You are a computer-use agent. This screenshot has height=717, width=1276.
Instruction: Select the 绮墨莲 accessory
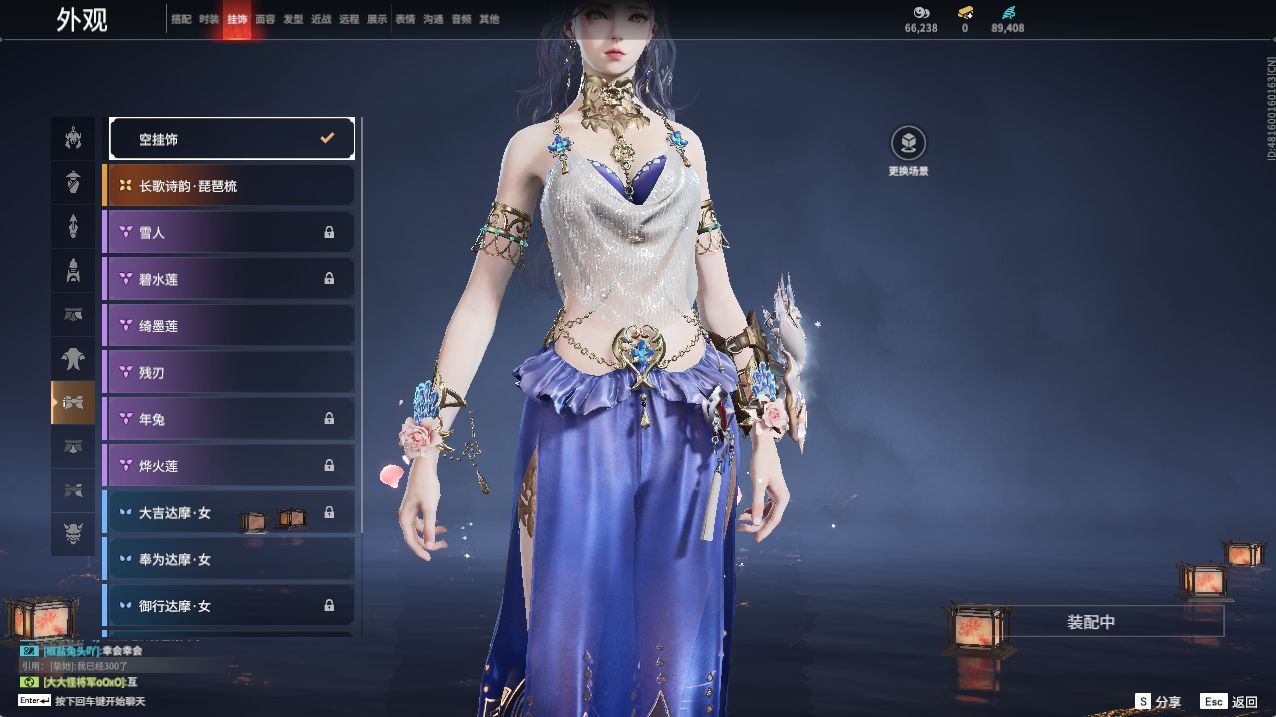pos(229,326)
